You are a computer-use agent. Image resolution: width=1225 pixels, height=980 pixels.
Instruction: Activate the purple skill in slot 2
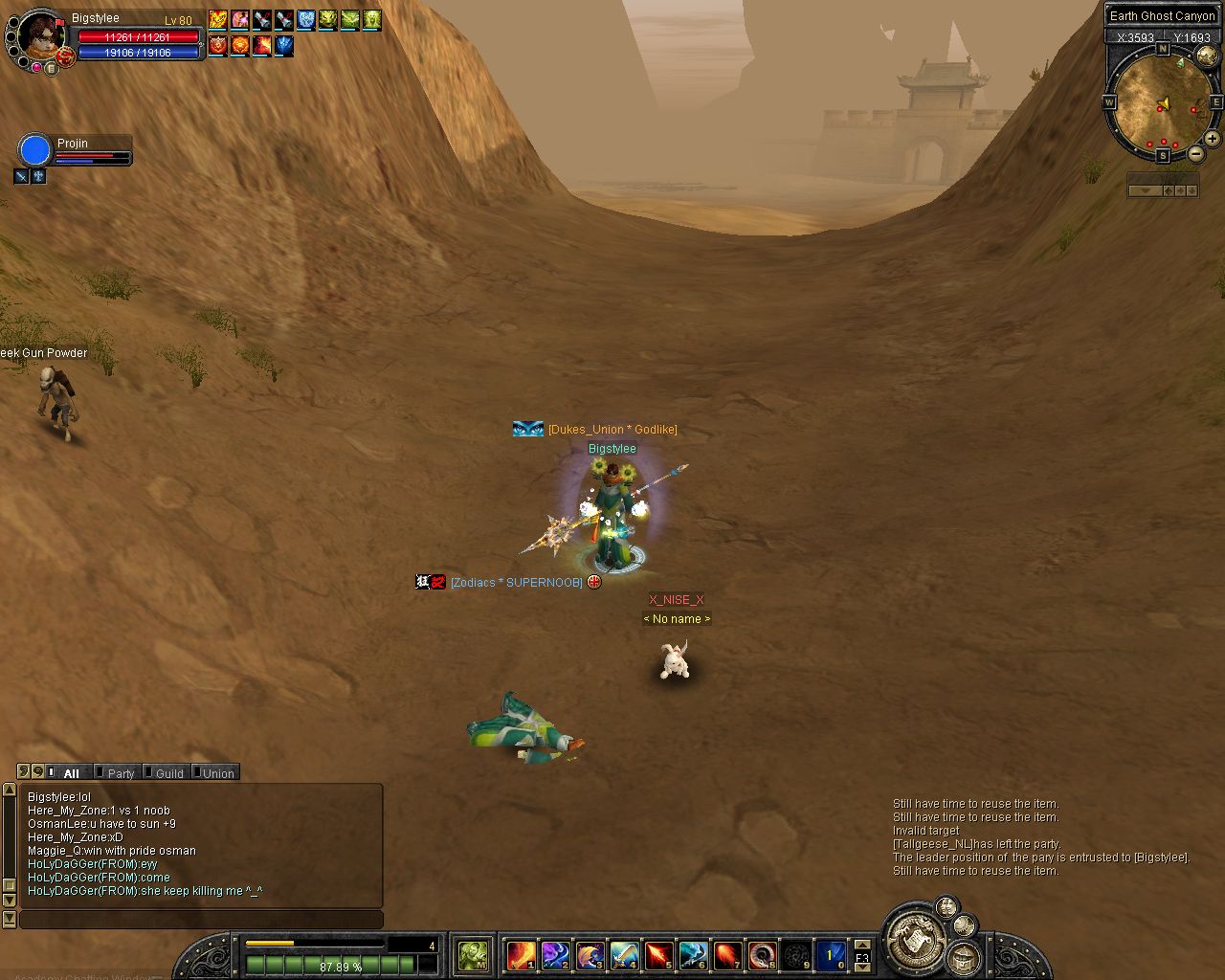555,955
